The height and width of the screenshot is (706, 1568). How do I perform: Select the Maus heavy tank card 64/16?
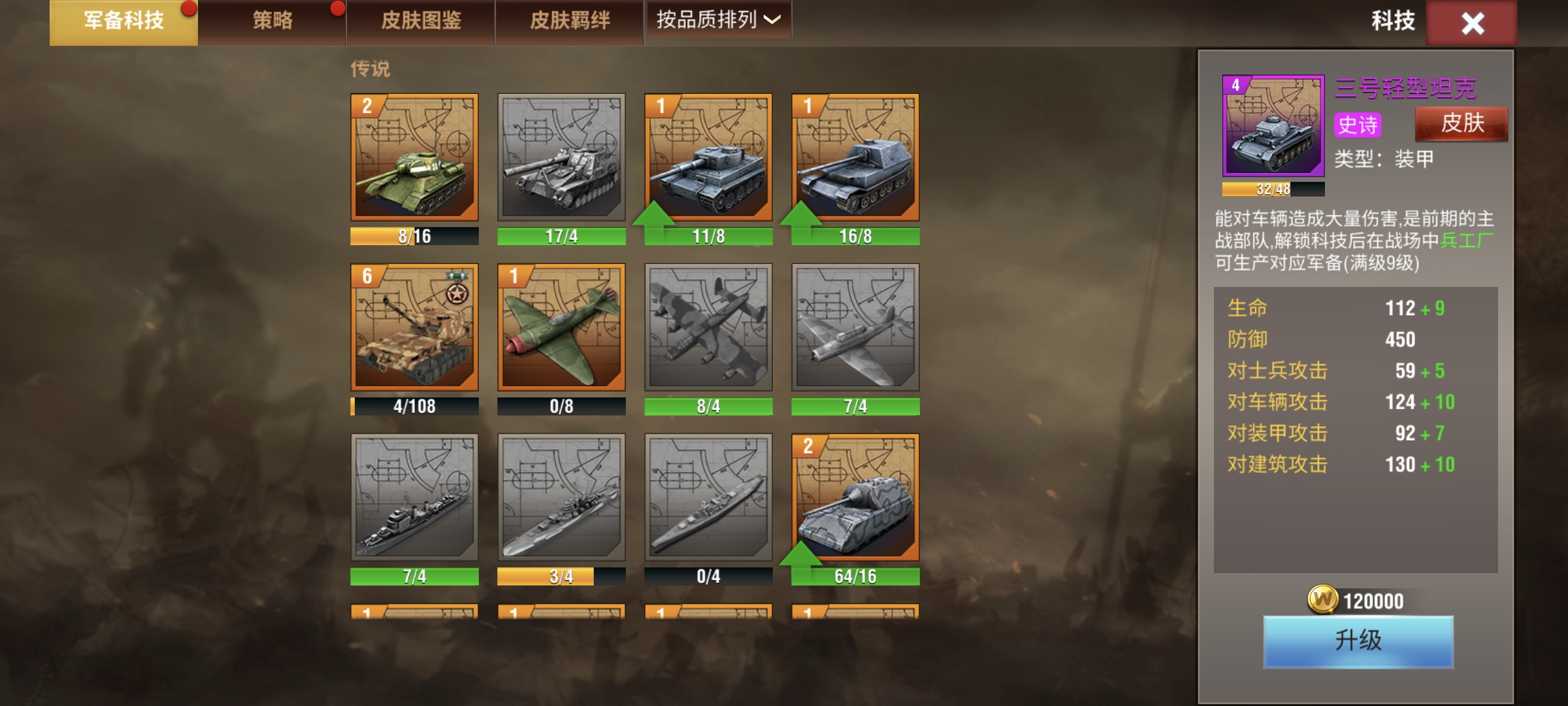855,497
